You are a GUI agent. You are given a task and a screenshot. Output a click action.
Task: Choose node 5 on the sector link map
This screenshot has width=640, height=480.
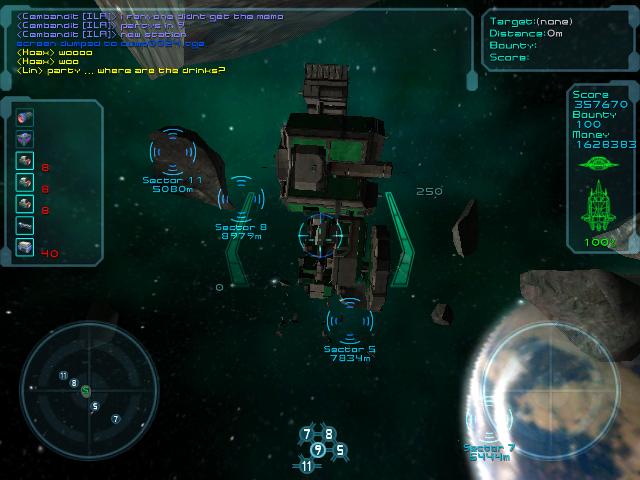point(340,450)
